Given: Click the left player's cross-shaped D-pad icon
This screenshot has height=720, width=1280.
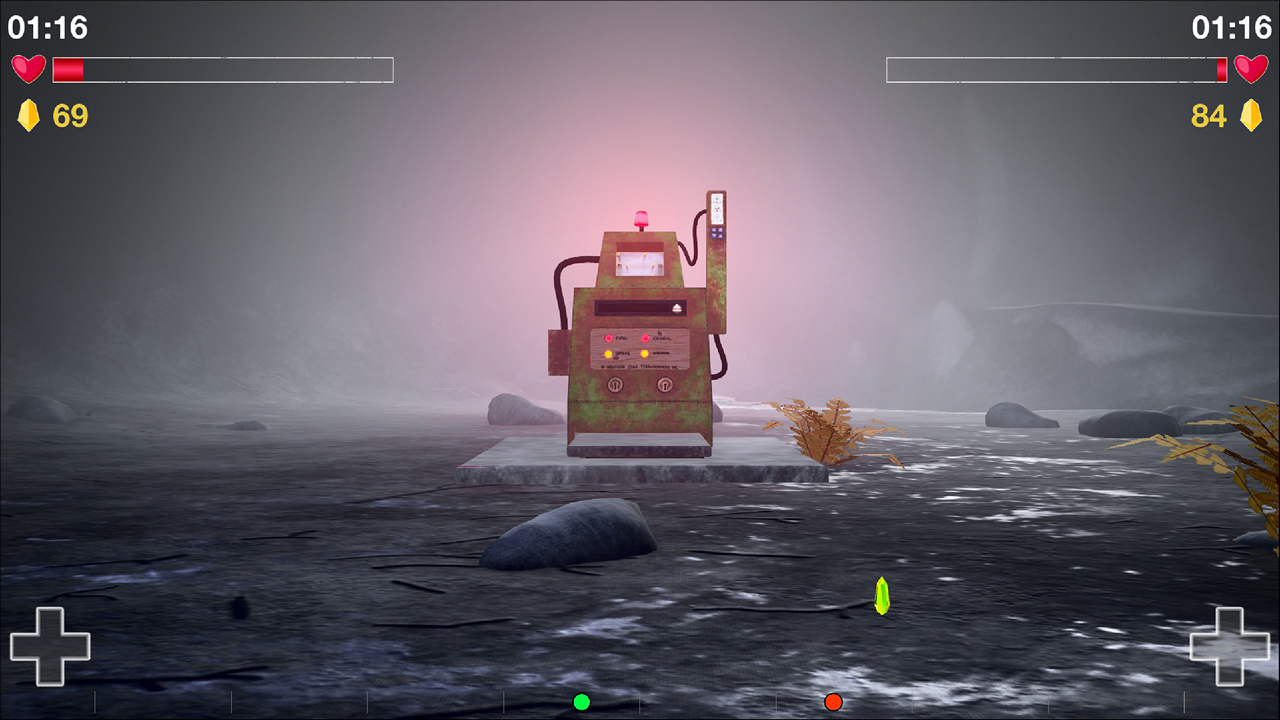Looking at the screenshot, I should pos(50,646).
